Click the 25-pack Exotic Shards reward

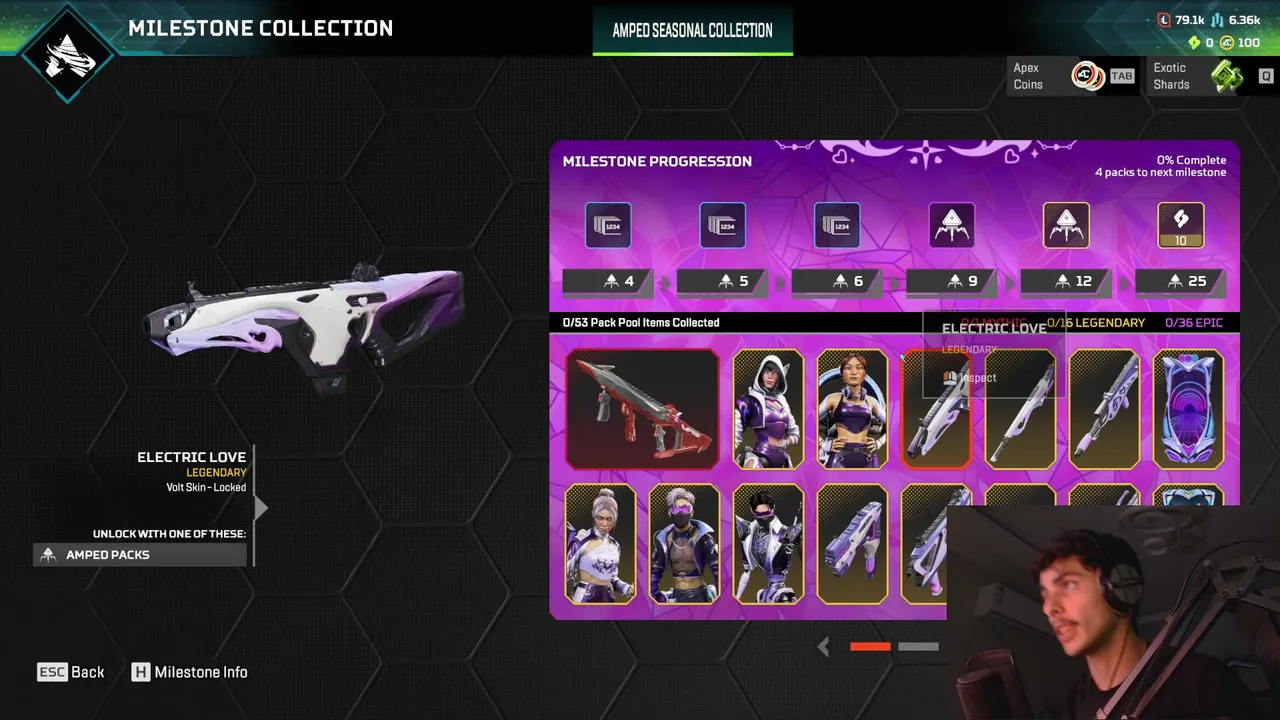[1180, 225]
